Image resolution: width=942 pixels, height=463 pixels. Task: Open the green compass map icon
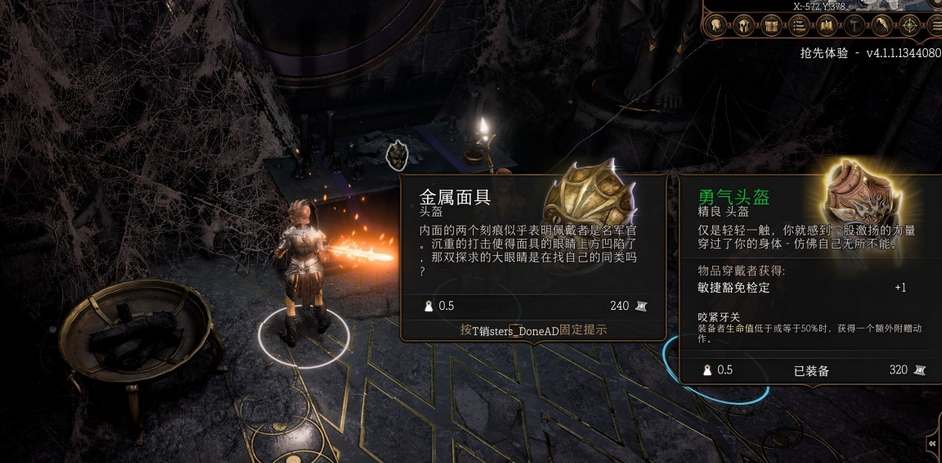(x=910, y=25)
